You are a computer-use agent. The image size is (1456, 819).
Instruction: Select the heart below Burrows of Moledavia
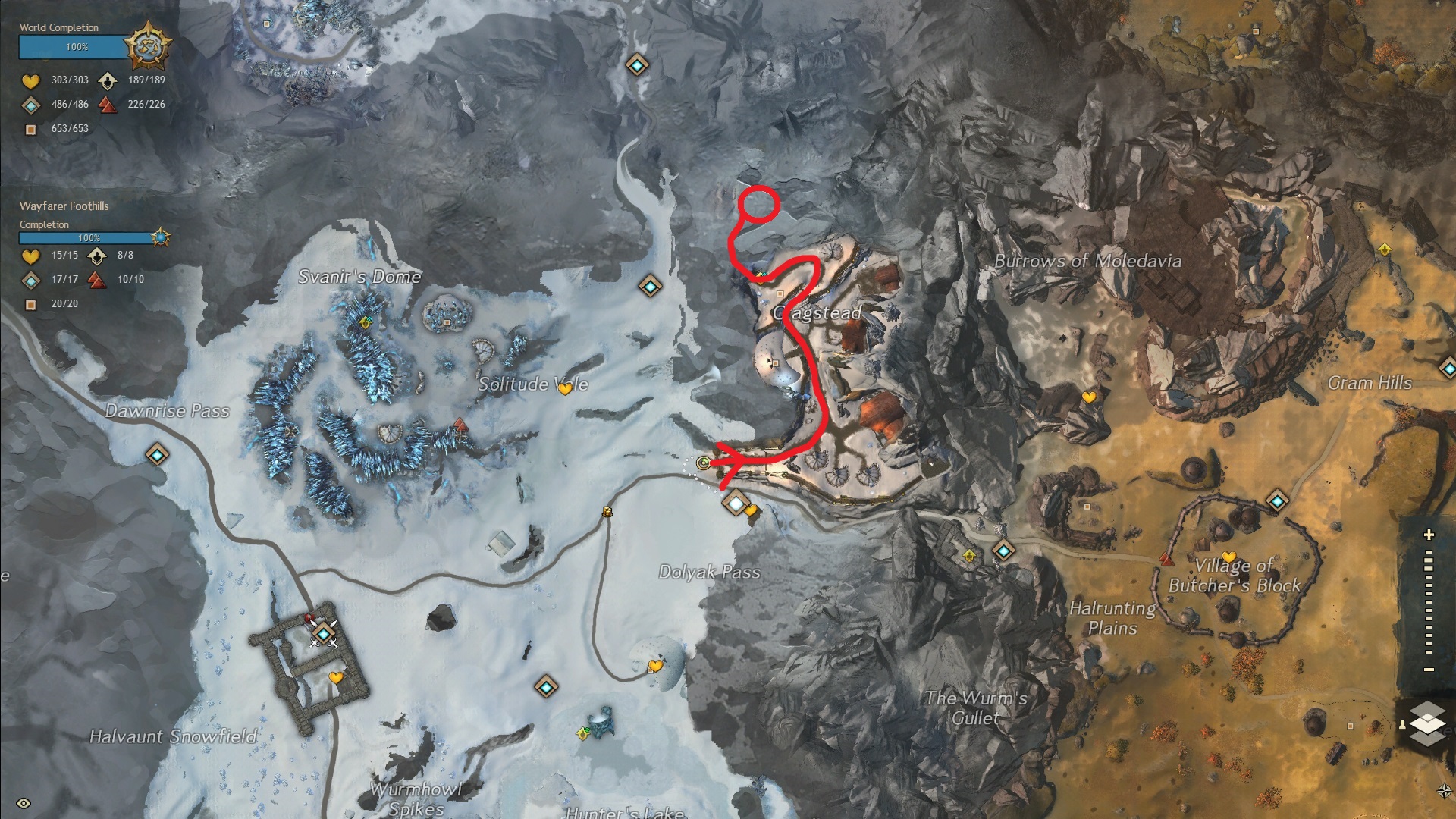(x=1089, y=397)
